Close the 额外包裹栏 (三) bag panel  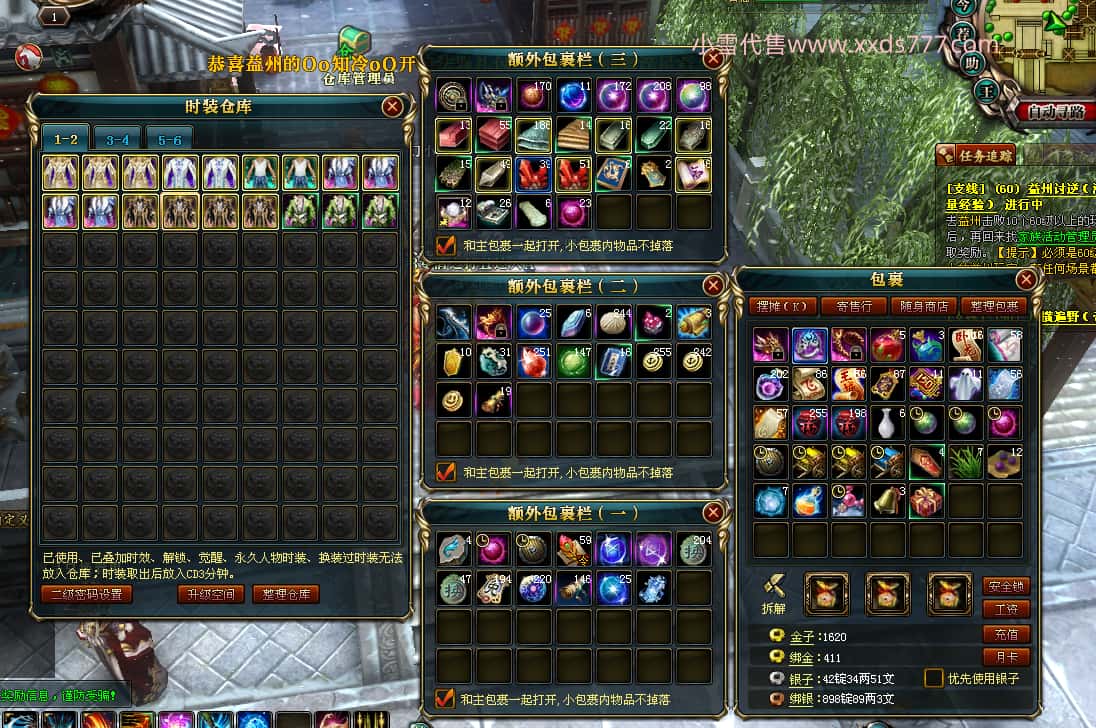[x=713, y=58]
